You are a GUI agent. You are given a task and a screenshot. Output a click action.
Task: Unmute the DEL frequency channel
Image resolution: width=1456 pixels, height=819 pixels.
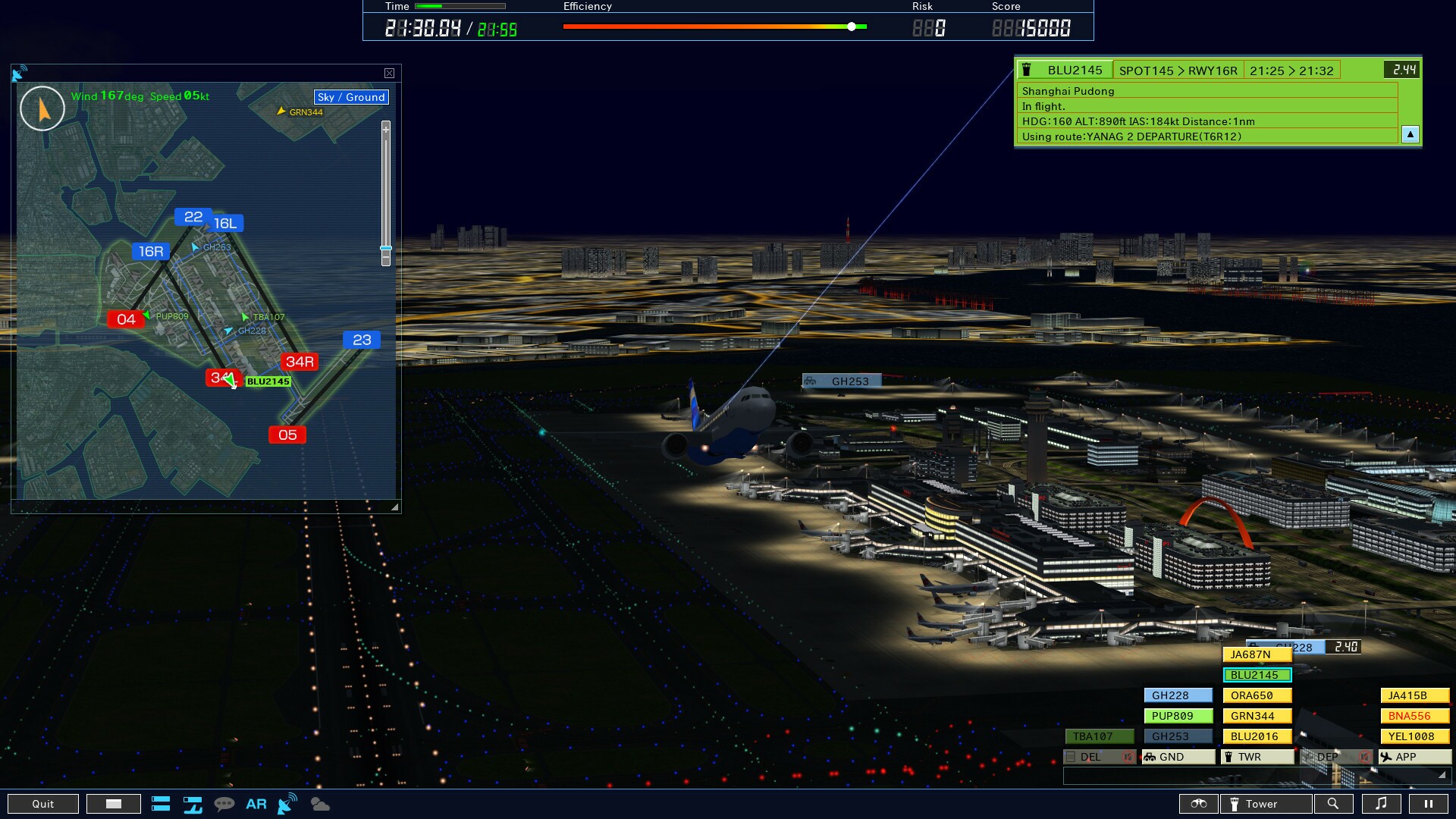(1128, 757)
